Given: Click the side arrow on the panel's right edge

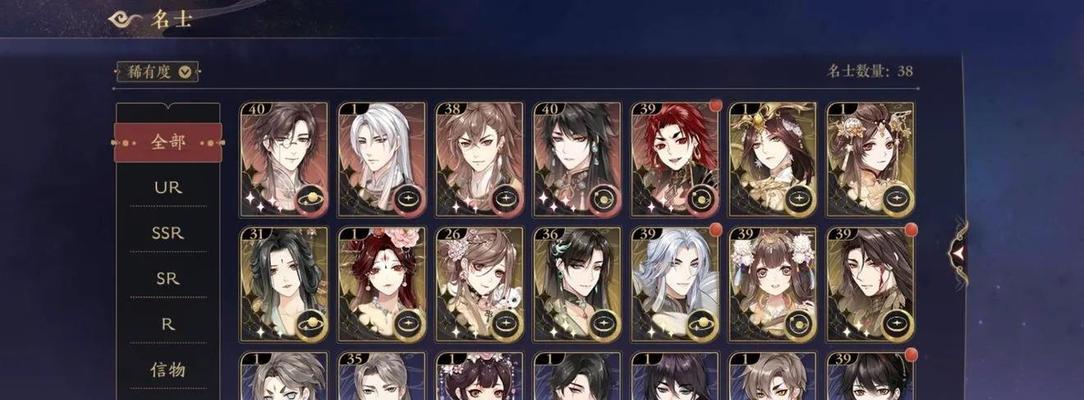Looking at the screenshot, I should point(960,253).
